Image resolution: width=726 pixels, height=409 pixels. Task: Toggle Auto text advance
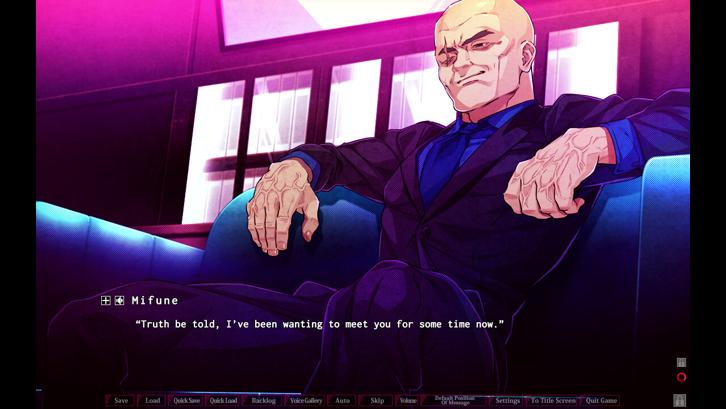[x=343, y=401]
